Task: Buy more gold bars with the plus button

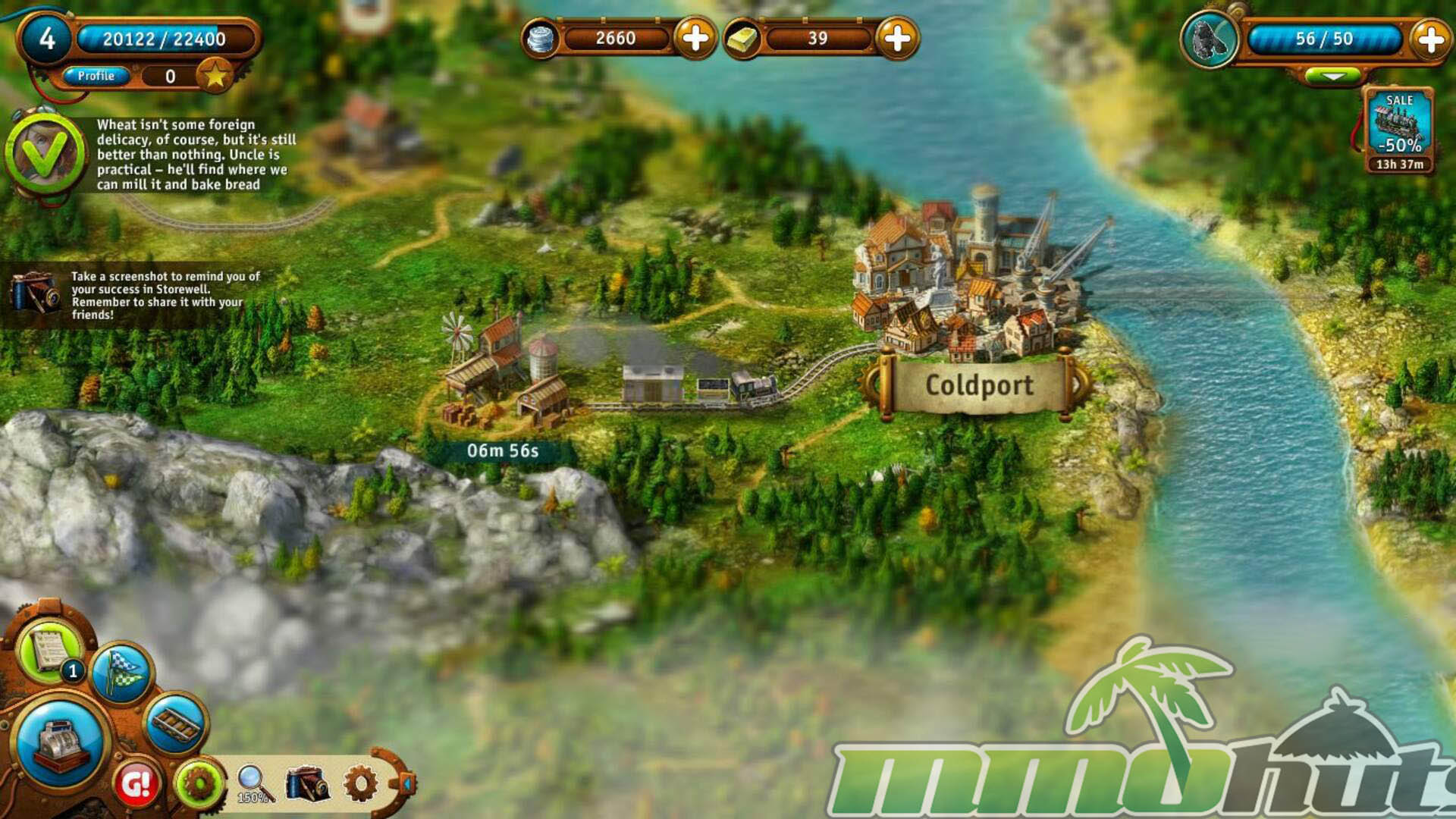Action: click(x=897, y=38)
